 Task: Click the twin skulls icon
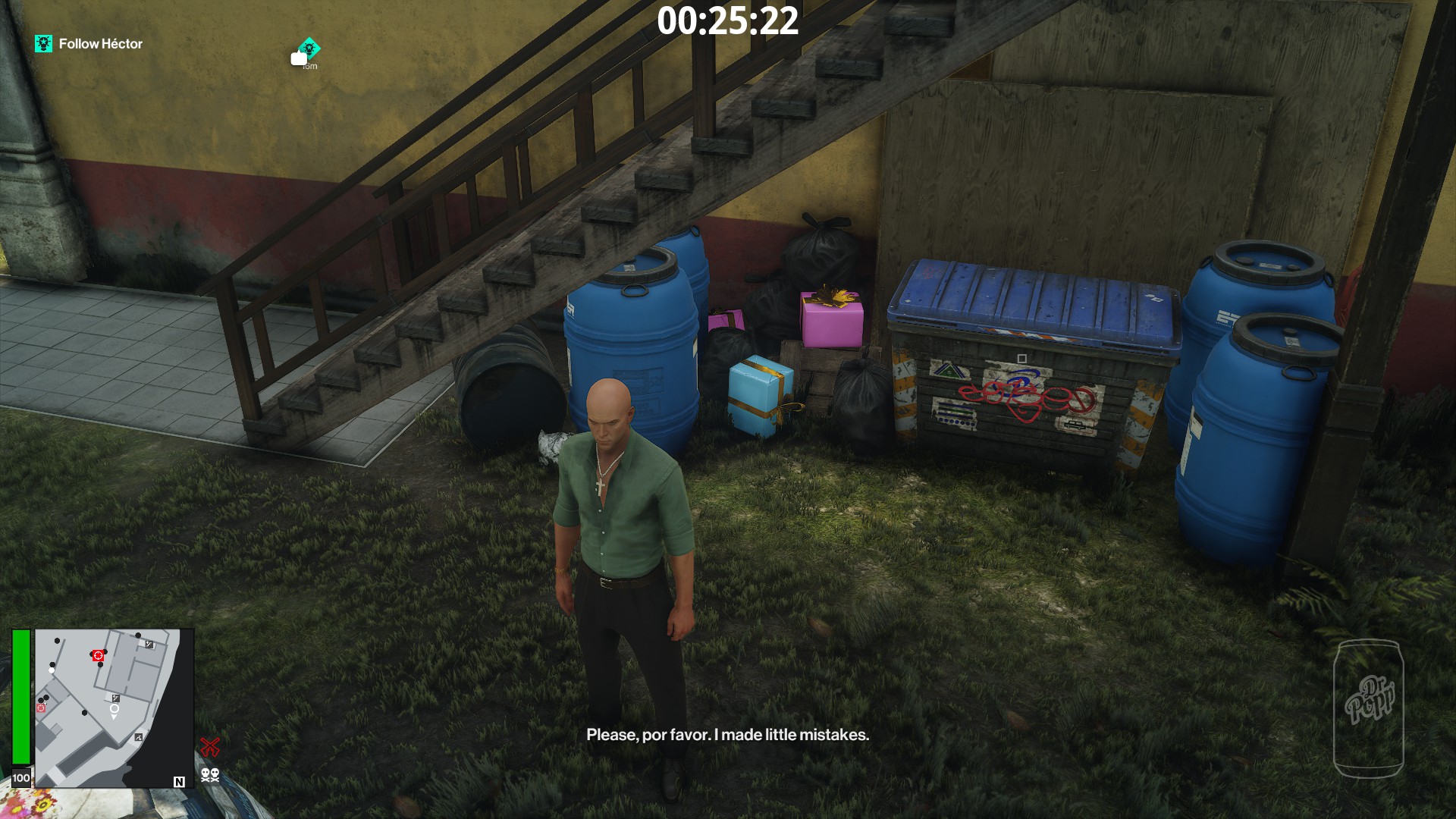tap(210, 774)
